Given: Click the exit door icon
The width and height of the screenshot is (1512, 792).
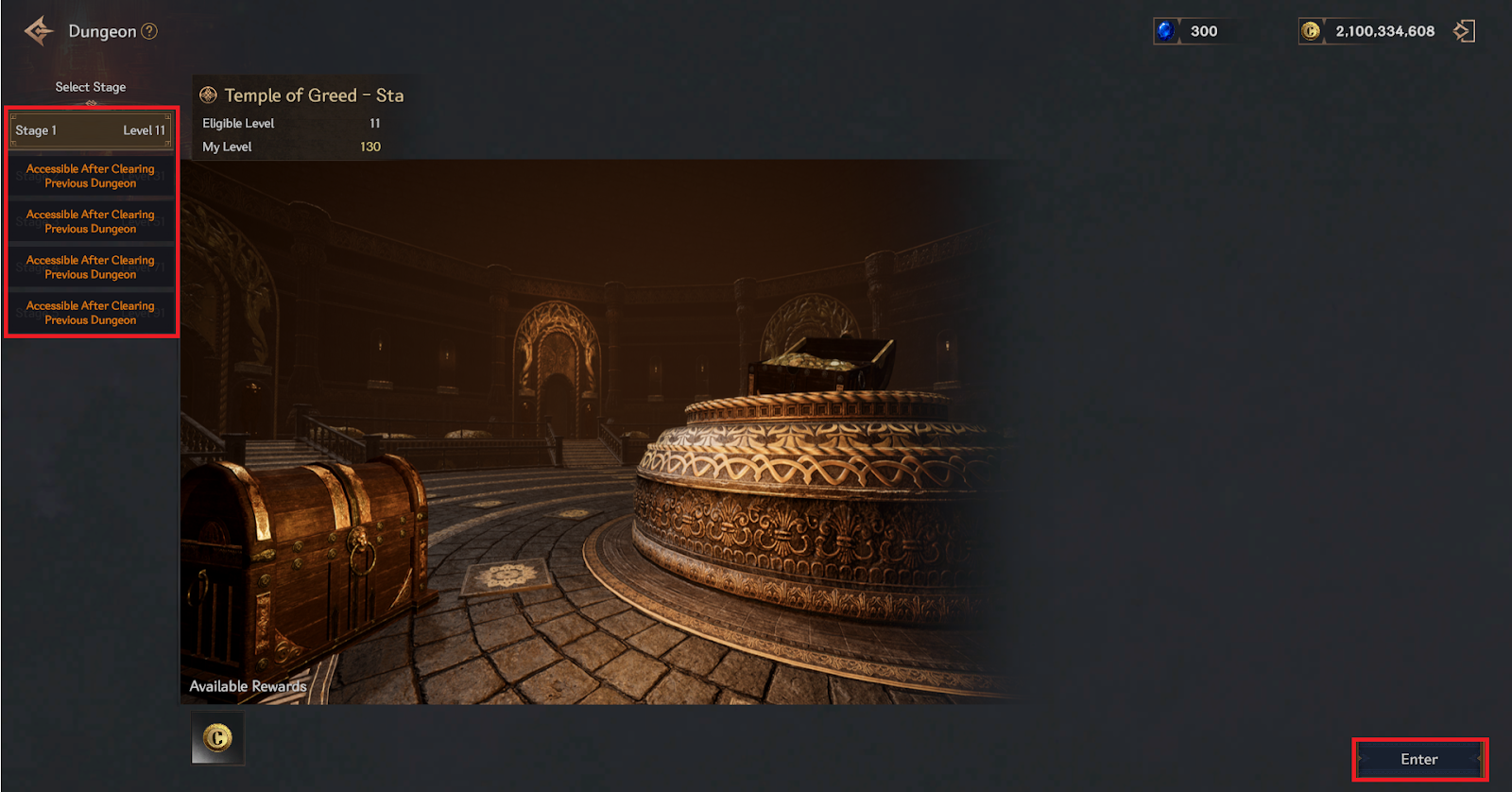Looking at the screenshot, I should click(1464, 31).
